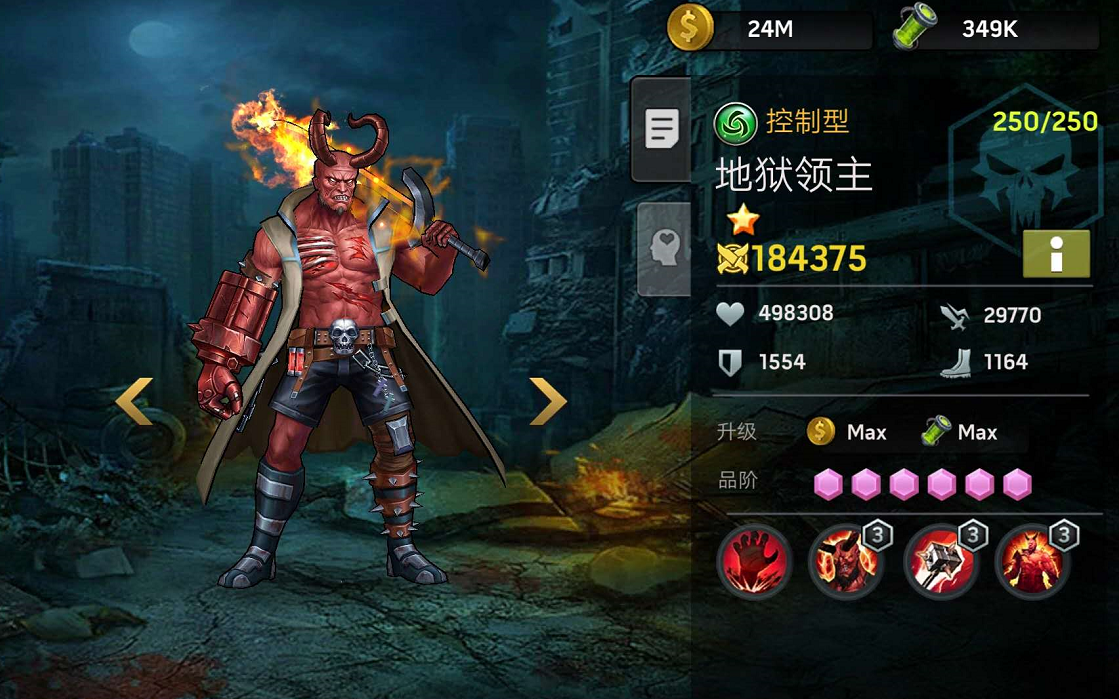Switch to the head profile tab
Screen dimensions: 1119x699
pos(663,248)
